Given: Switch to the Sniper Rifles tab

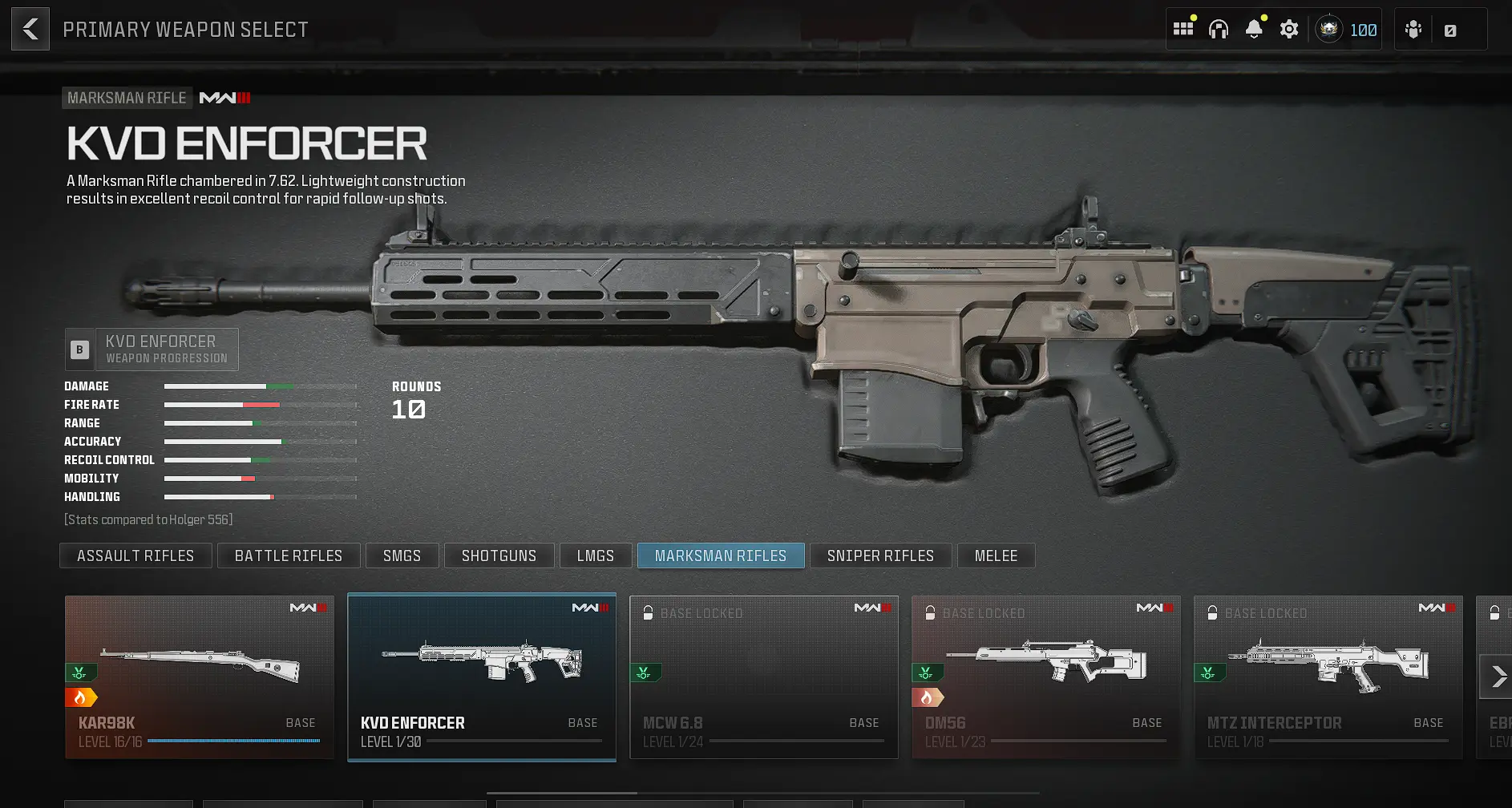Looking at the screenshot, I should [880, 555].
